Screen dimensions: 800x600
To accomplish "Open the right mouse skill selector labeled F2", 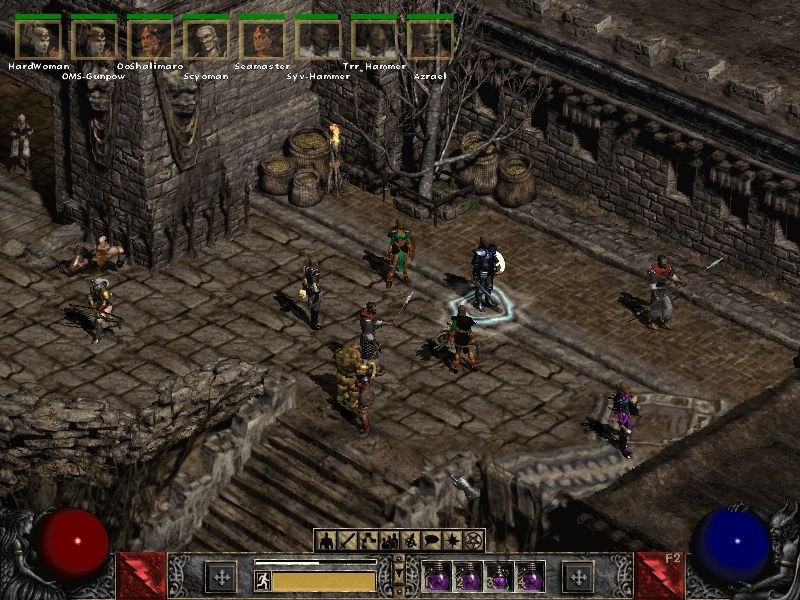I will [x=578, y=577].
